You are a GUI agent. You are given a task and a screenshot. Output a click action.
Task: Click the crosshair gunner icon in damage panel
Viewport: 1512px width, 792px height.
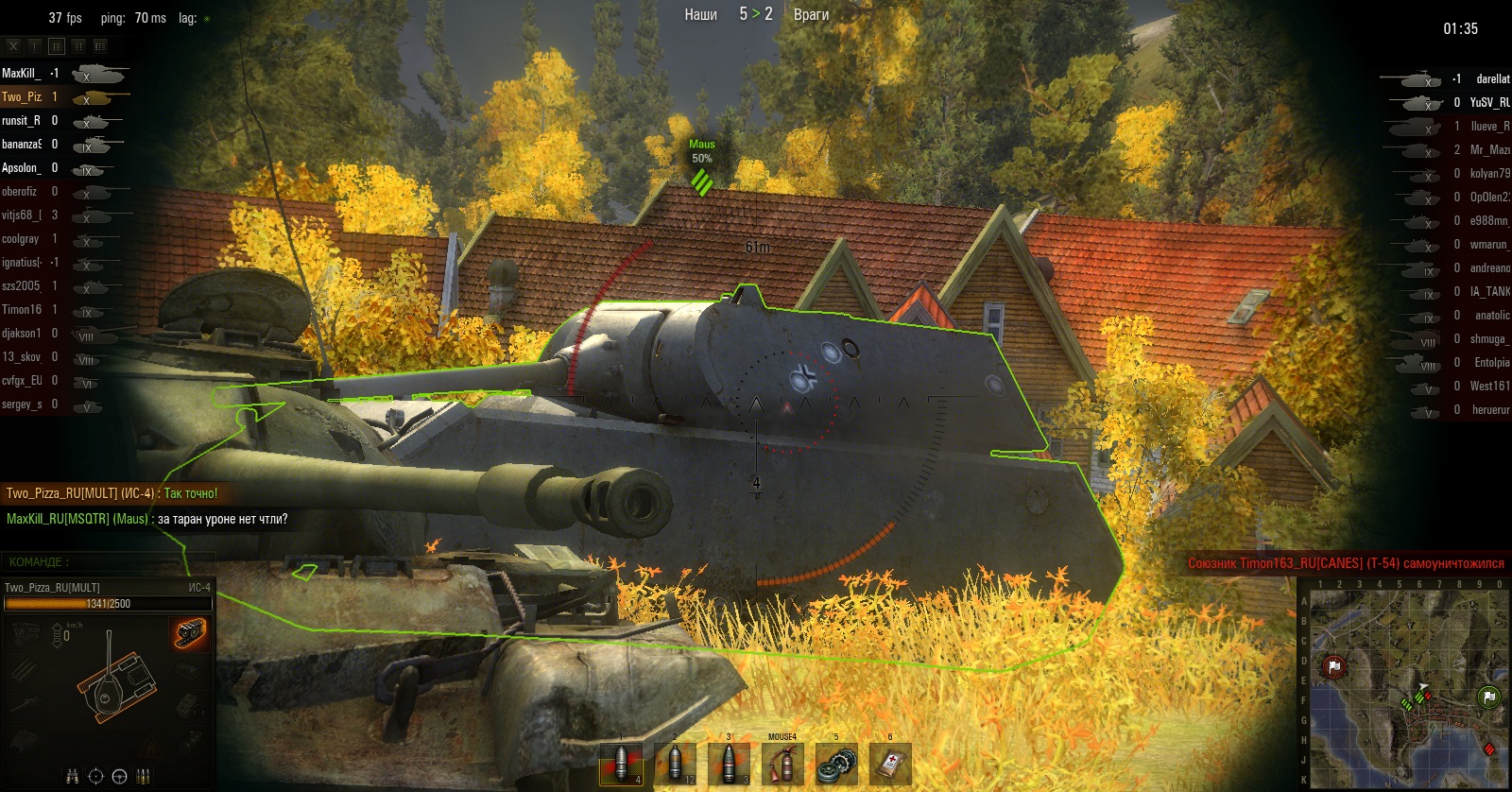pos(95,777)
